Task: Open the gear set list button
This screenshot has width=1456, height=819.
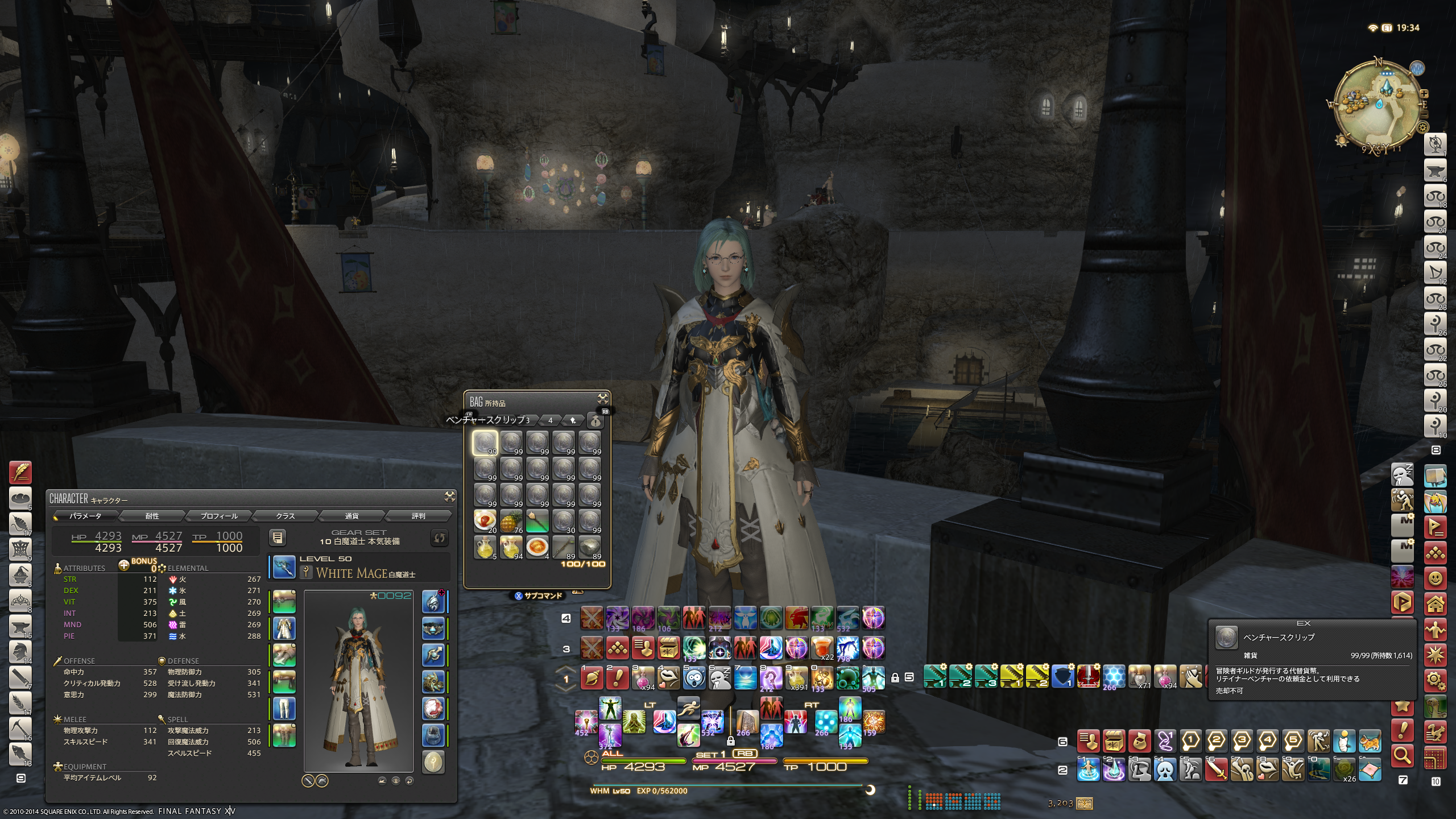Action: point(278,537)
